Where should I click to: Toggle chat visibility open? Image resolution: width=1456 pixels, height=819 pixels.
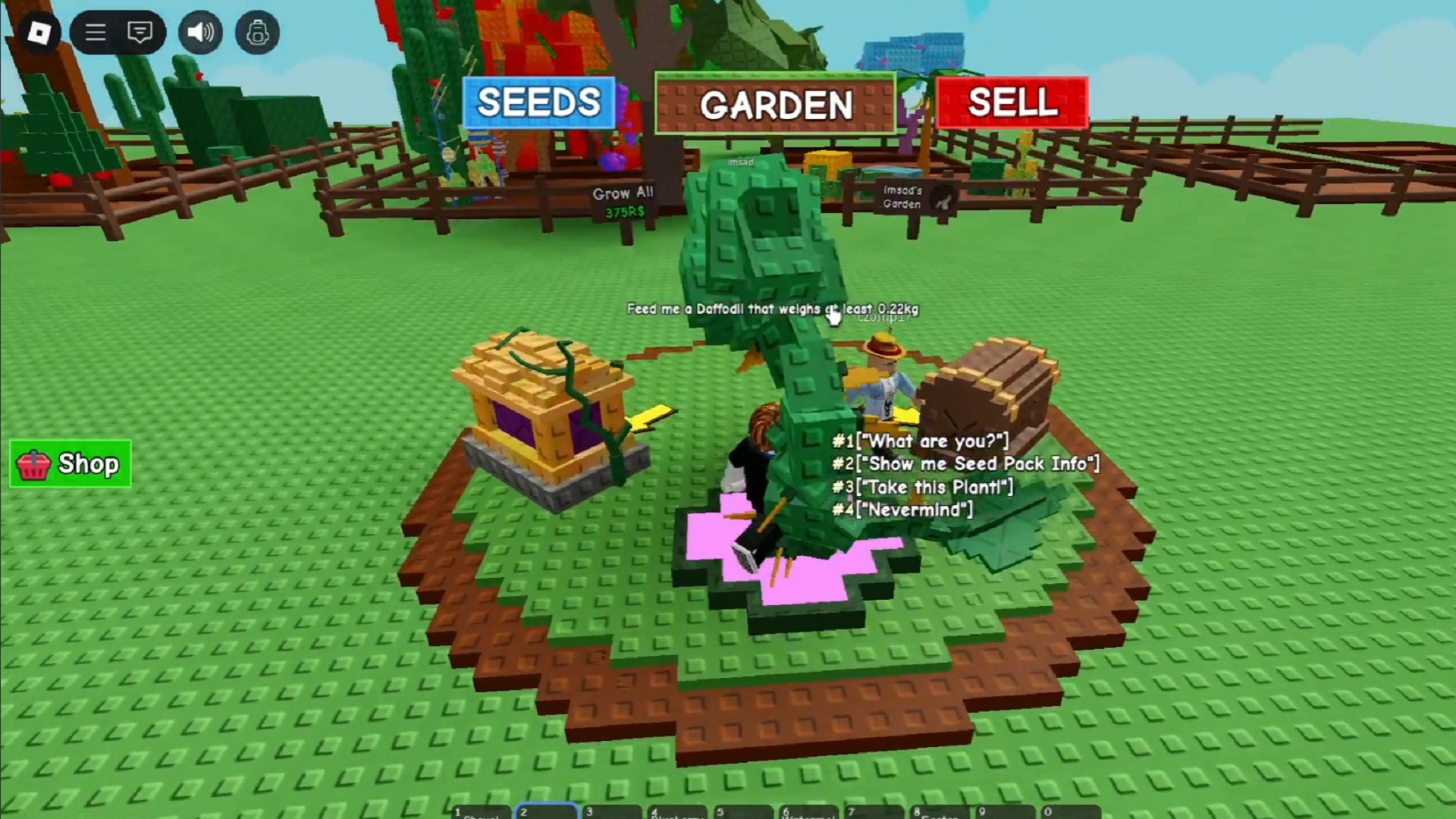139,32
